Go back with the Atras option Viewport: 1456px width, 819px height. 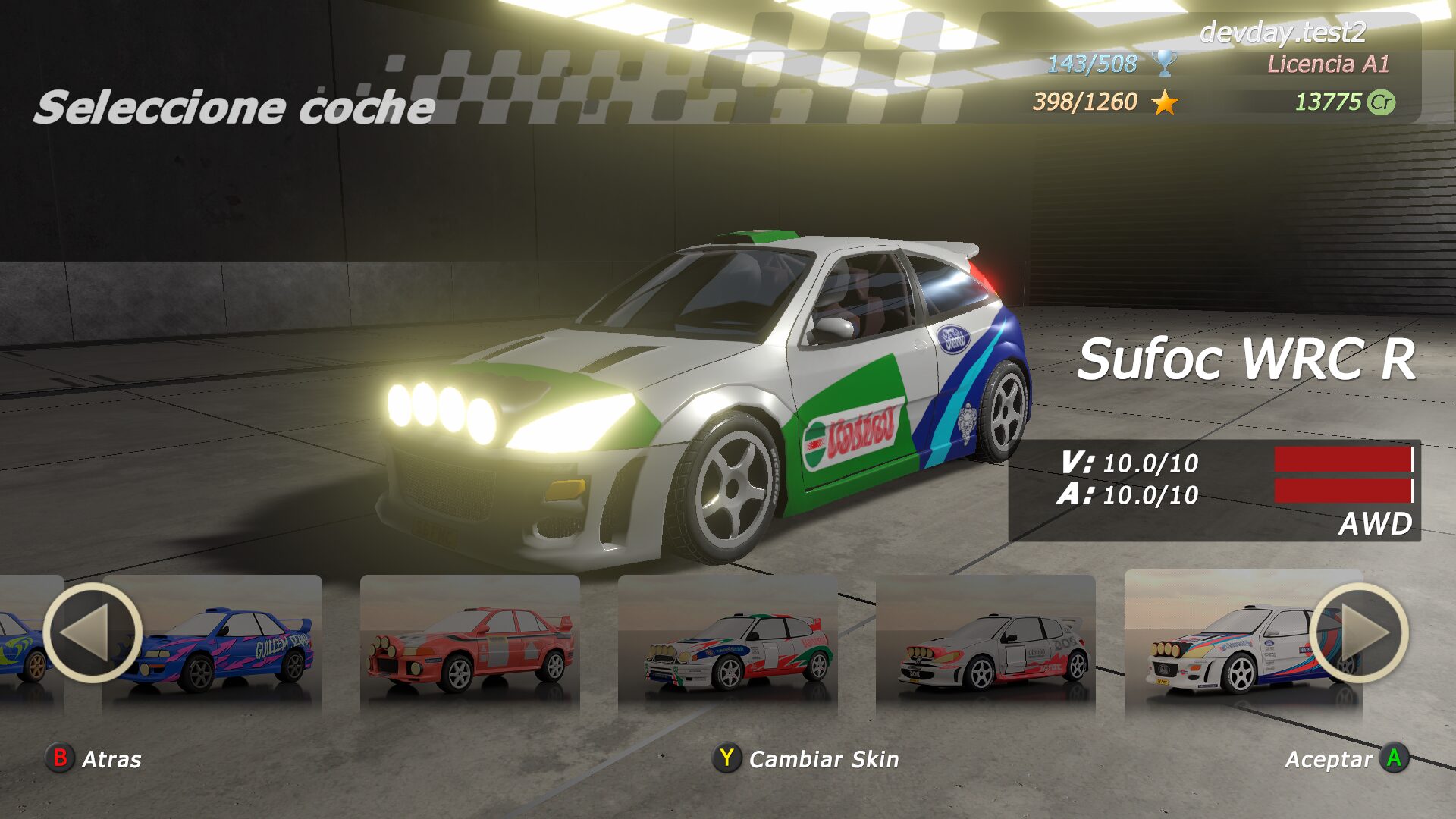94,758
